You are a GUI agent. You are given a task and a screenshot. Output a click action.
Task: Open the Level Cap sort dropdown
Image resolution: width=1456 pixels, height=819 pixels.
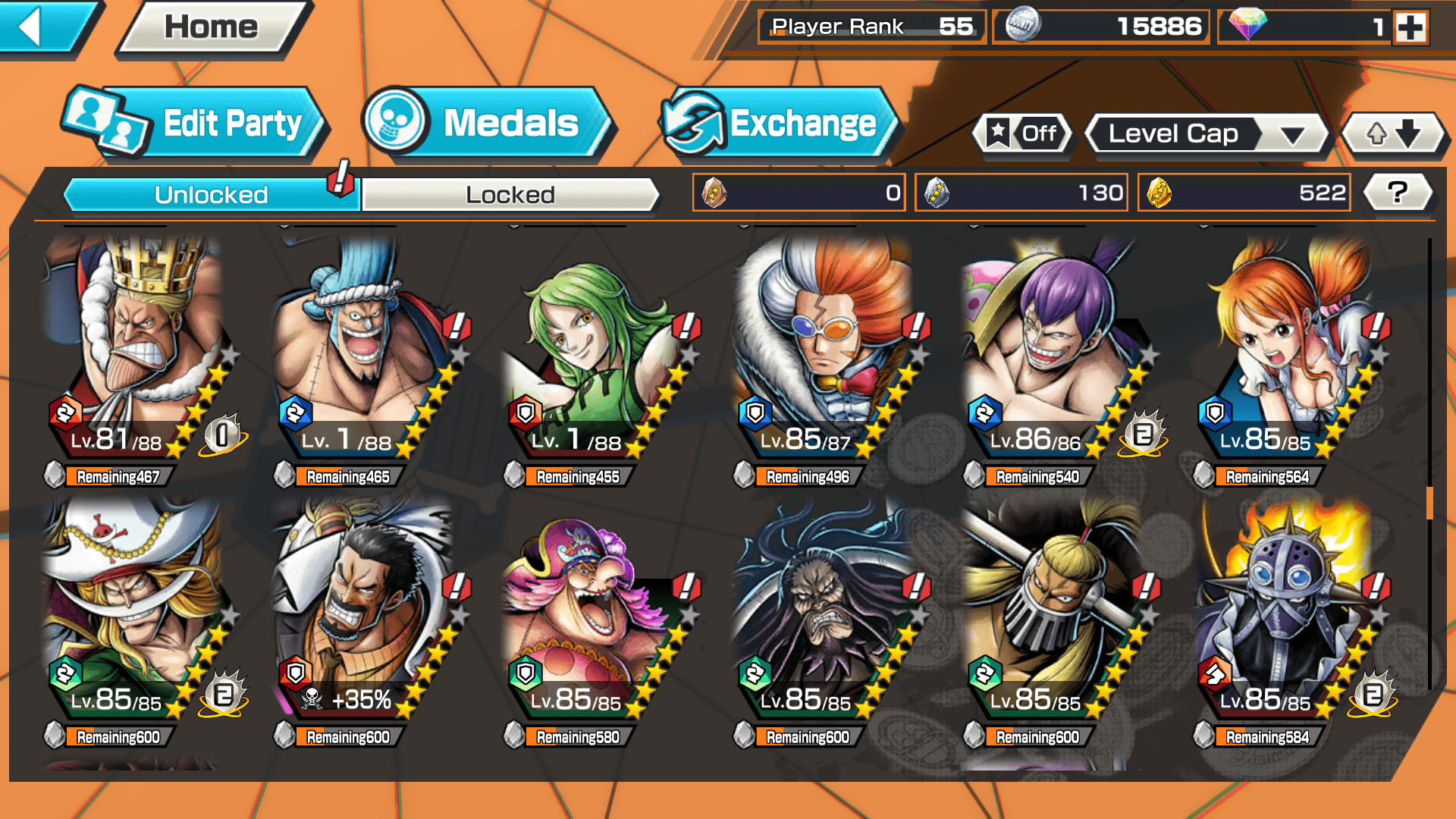[1207, 134]
